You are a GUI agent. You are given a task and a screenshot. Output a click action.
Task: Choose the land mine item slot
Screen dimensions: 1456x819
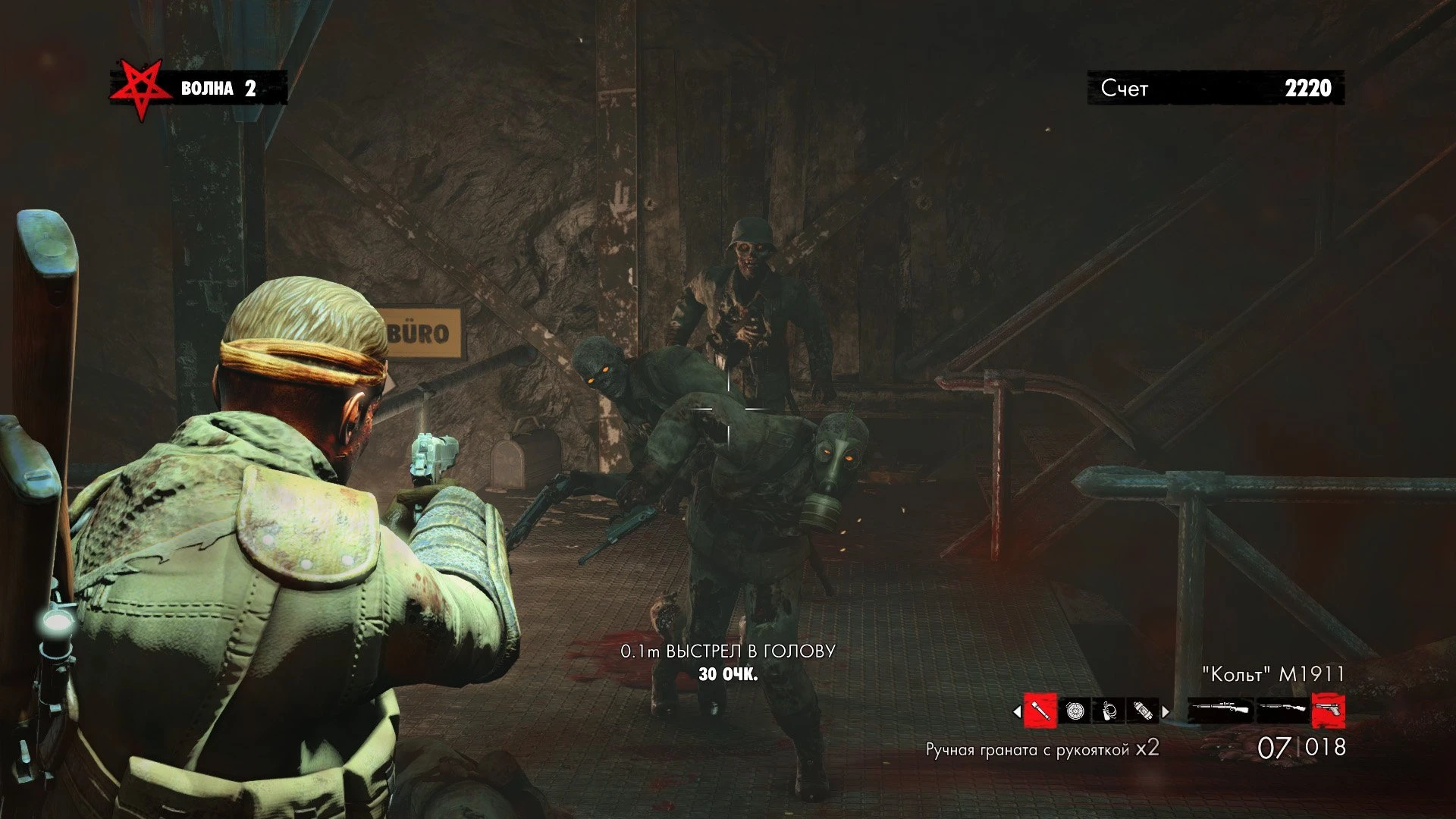click(x=1075, y=711)
